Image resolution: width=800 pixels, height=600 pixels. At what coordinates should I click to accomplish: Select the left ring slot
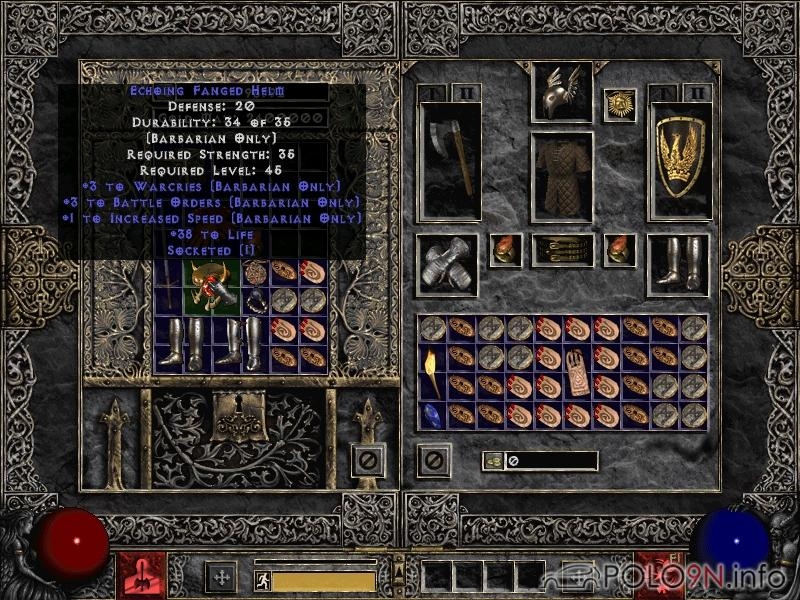pos(504,250)
